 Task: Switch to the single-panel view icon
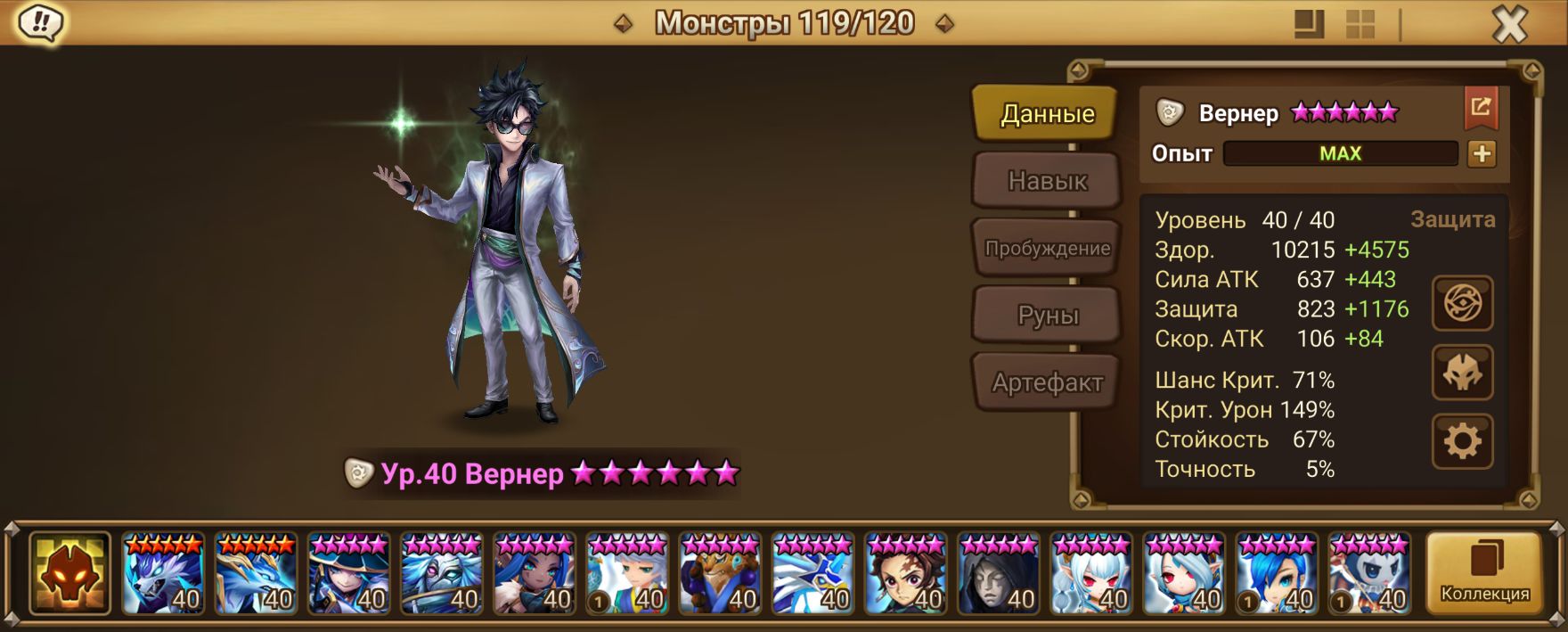[x=1309, y=24]
